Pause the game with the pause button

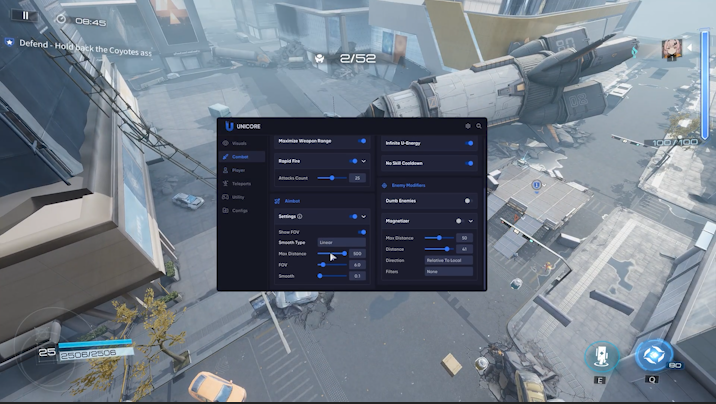pos(25,15)
